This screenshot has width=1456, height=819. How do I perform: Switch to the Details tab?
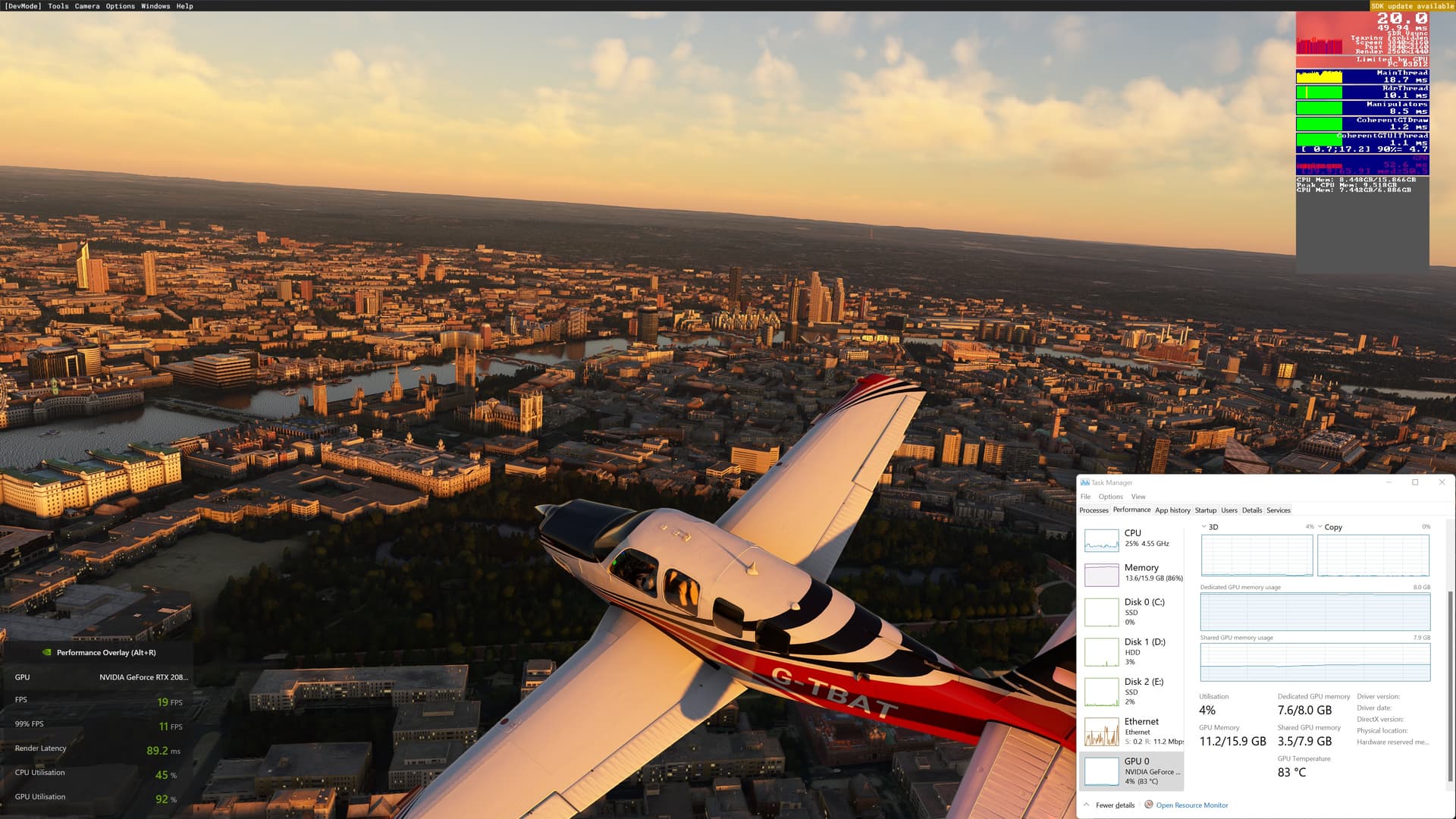point(1252,510)
